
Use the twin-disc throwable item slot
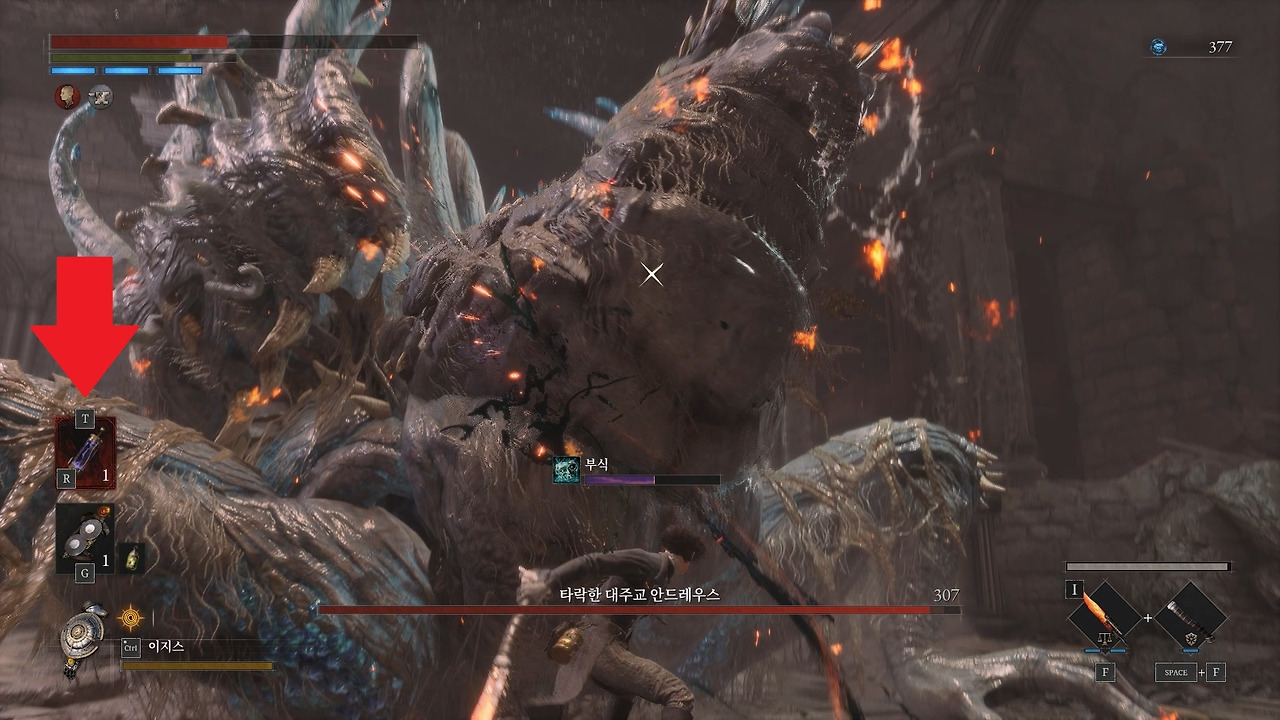tap(85, 538)
